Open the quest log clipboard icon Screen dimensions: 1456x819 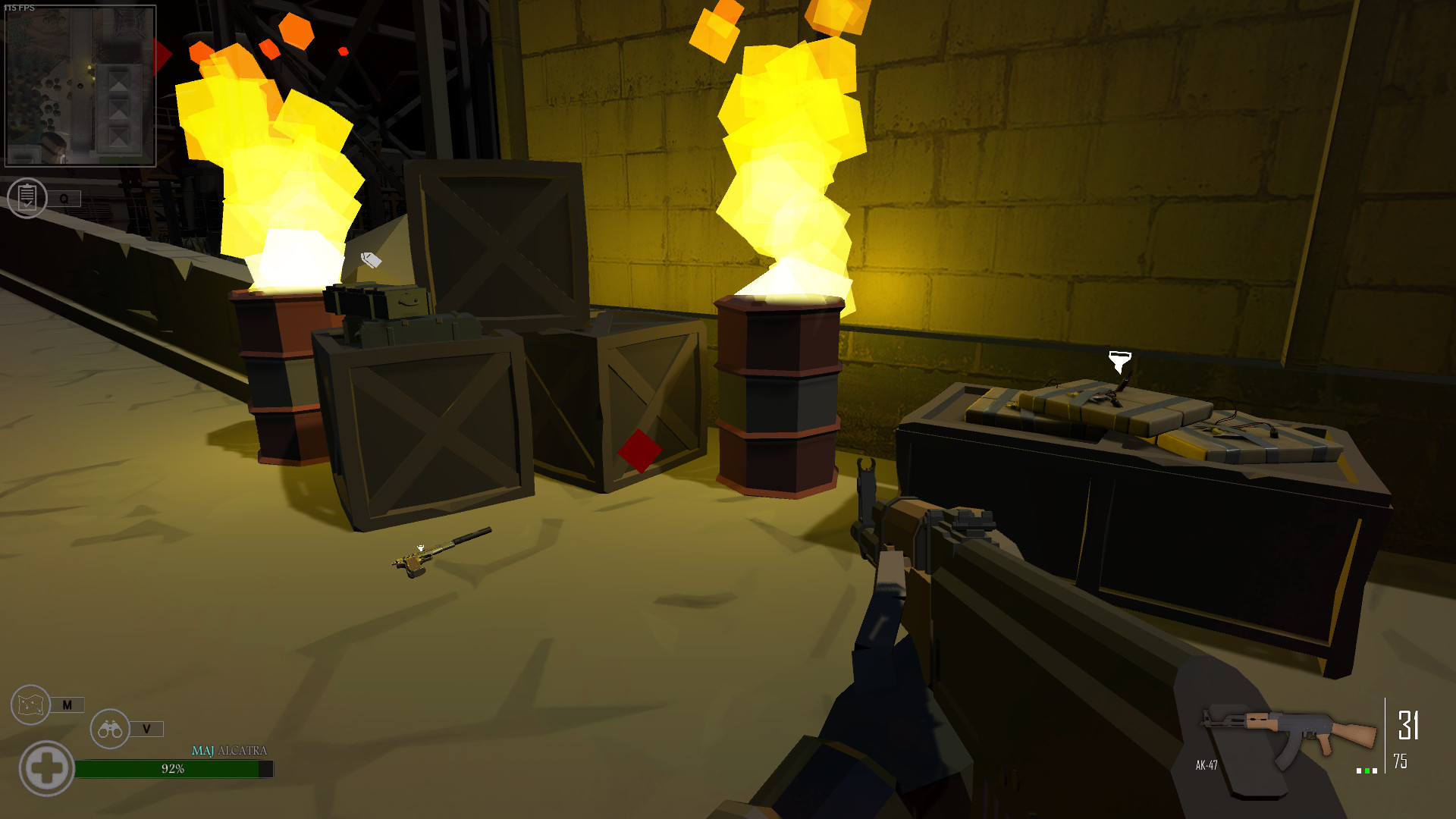click(27, 198)
